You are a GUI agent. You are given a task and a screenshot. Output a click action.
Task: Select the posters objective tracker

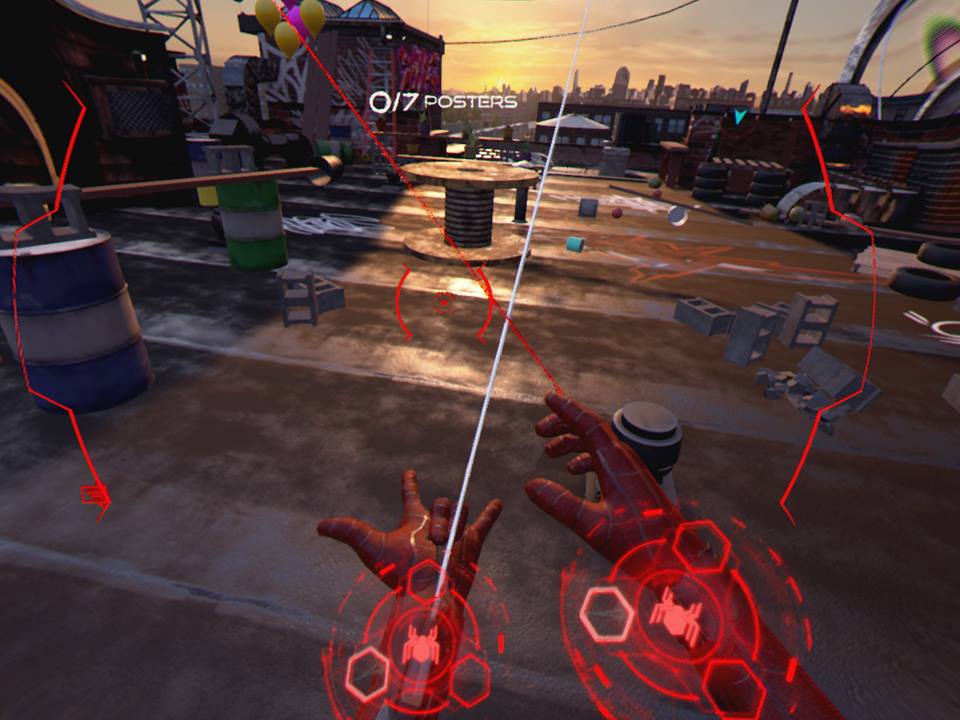coord(442,101)
